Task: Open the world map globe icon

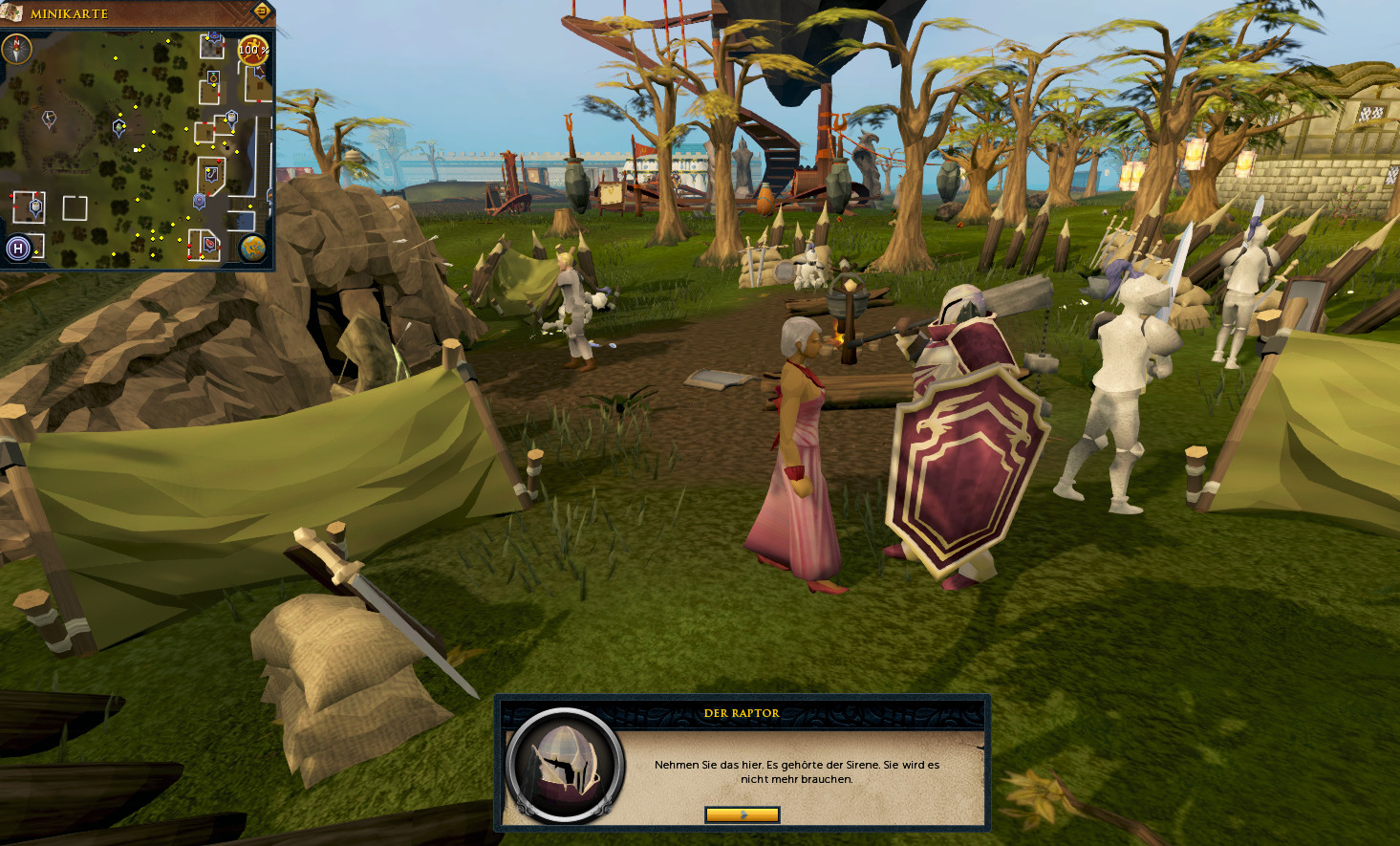Action: click(253, 249)
